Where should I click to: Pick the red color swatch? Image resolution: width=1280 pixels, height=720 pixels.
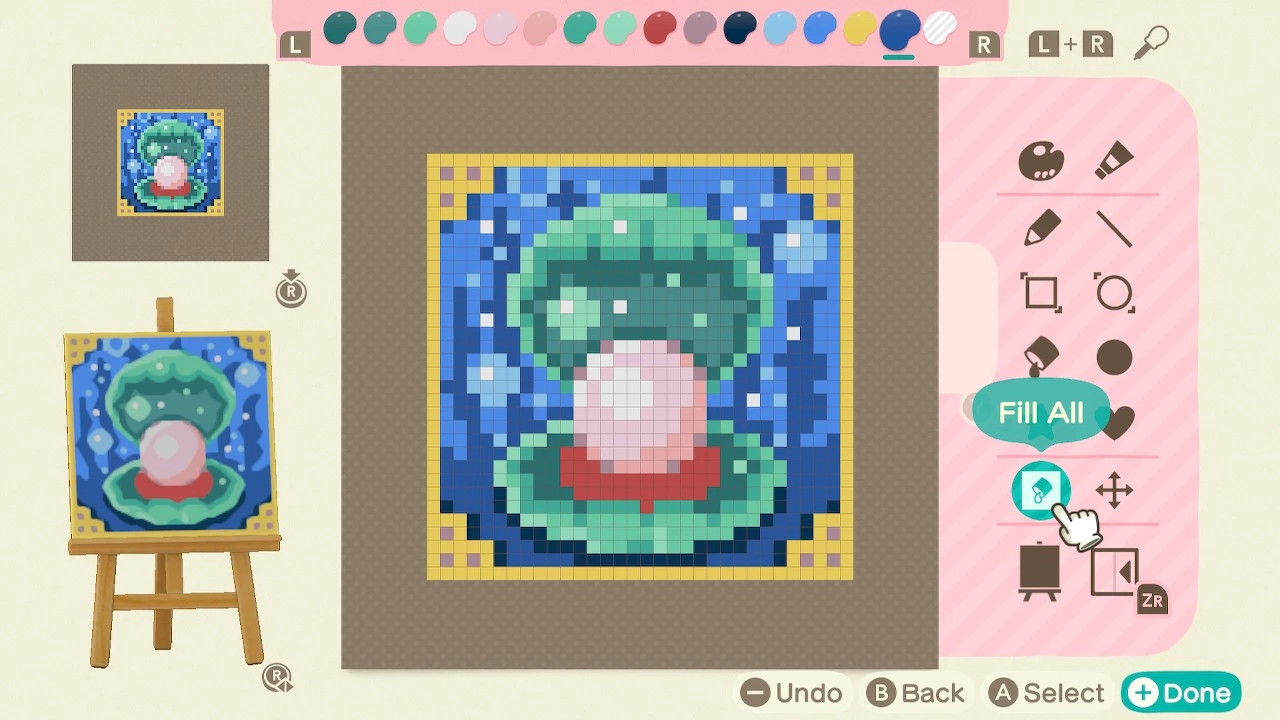657,32
